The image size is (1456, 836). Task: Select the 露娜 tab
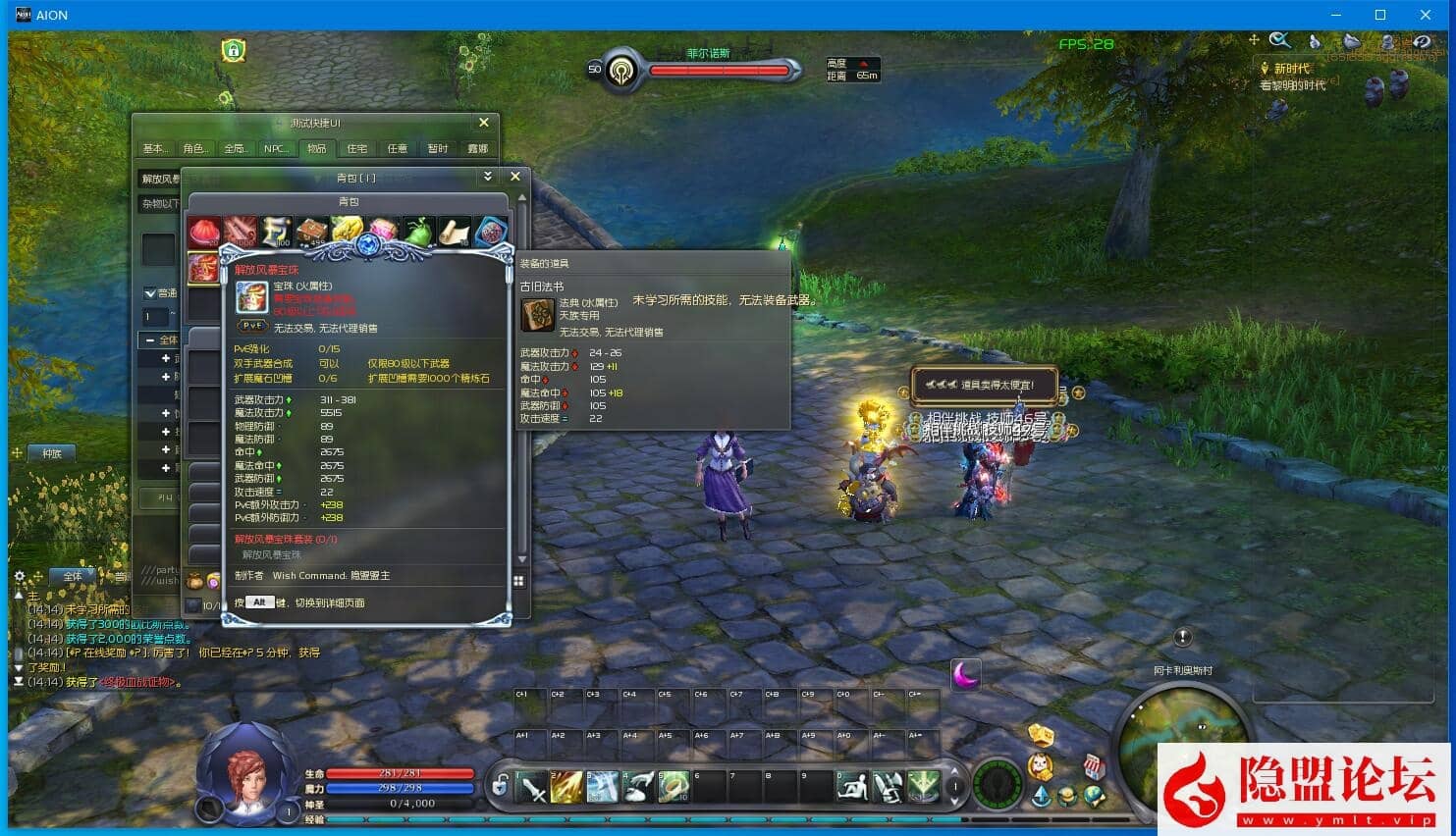[478, 149]
